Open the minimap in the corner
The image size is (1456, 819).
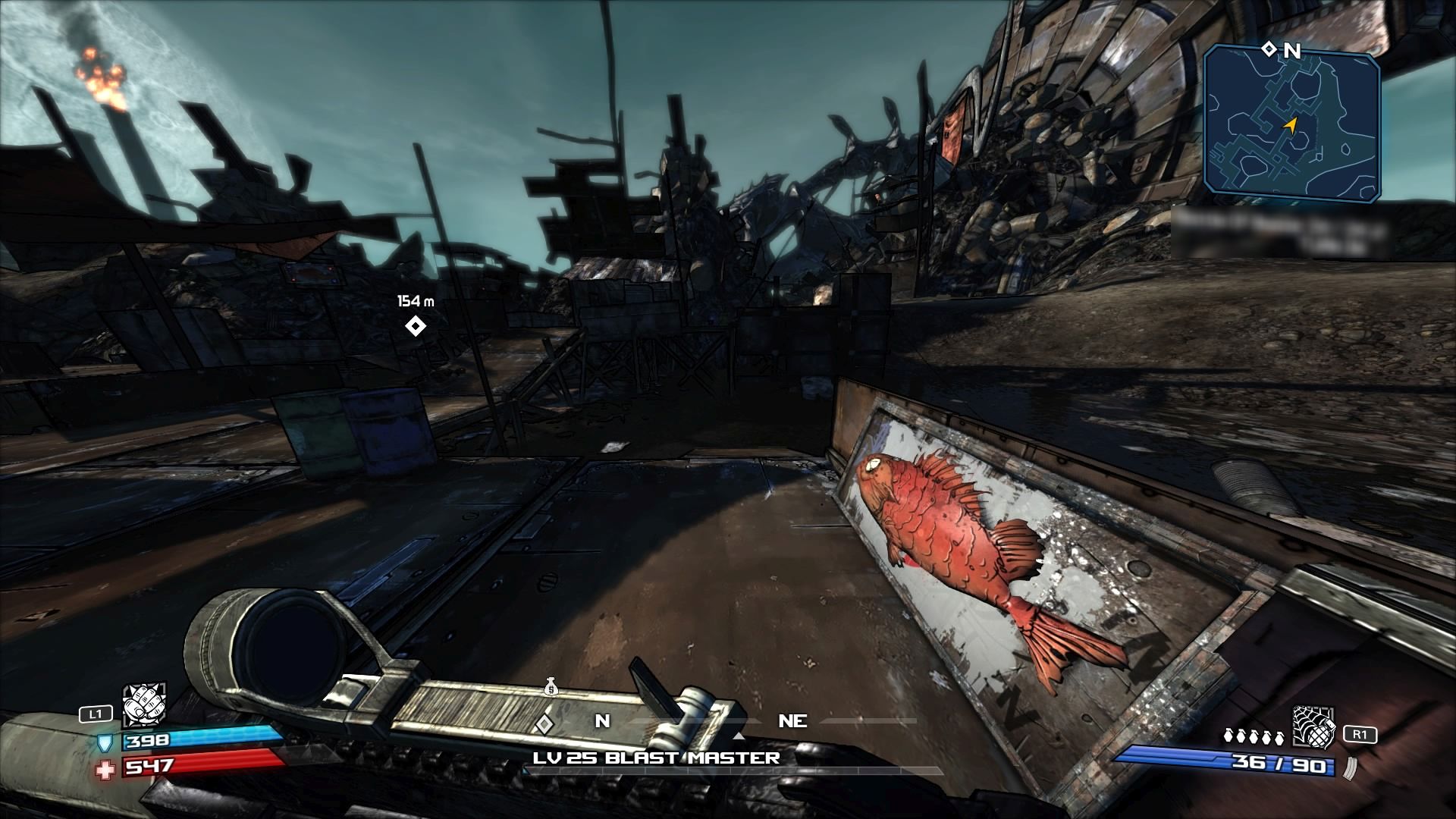tap(1291, 125)
